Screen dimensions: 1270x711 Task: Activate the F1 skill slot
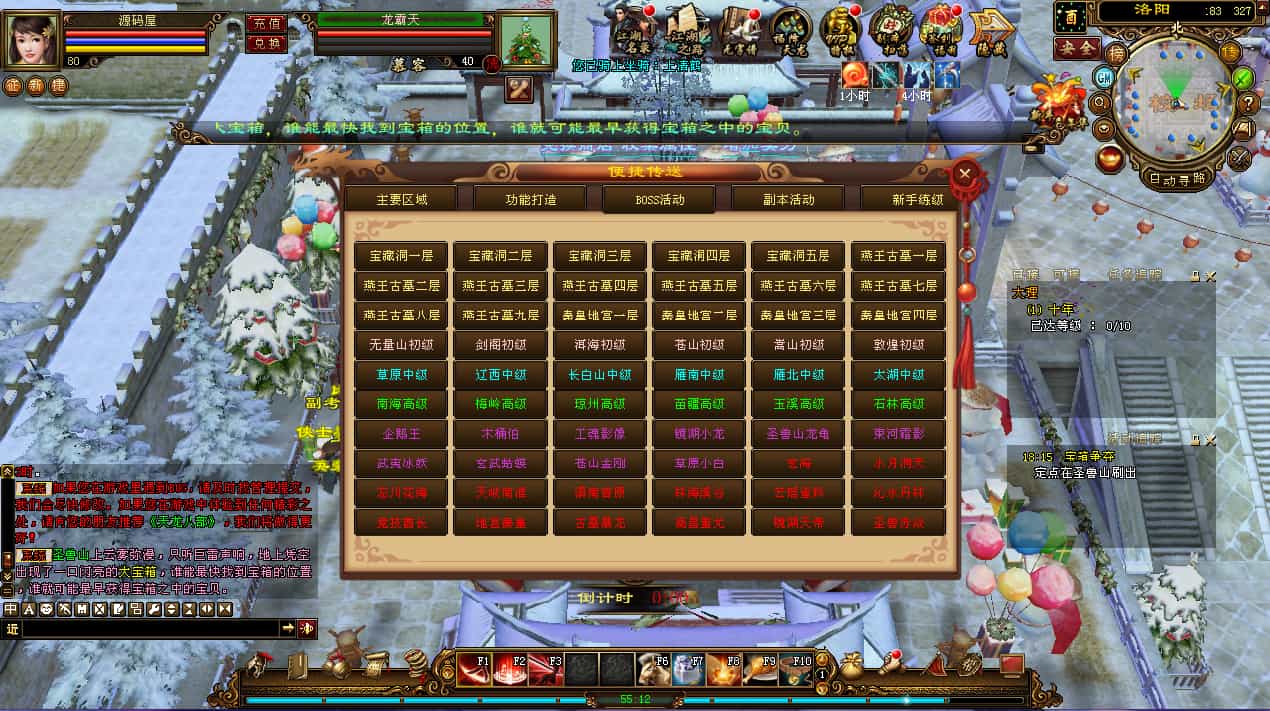tap(474, 669)
